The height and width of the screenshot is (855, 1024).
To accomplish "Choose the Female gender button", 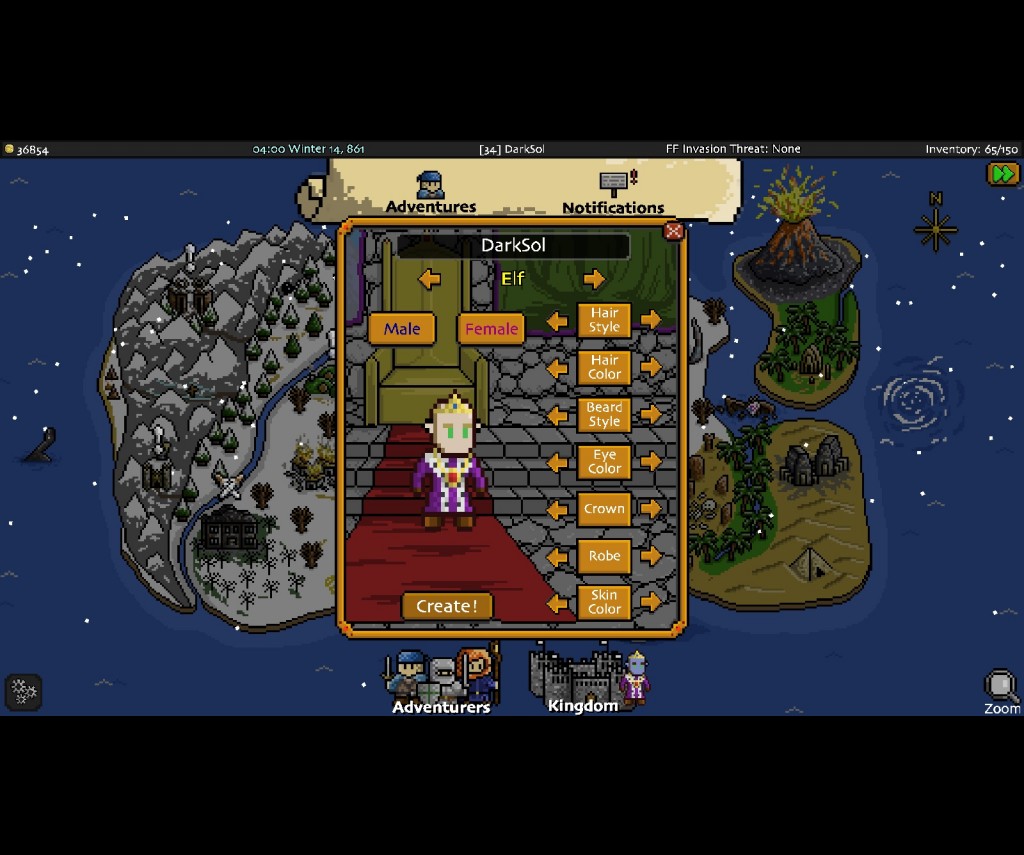I will click(x=491, y=329).
